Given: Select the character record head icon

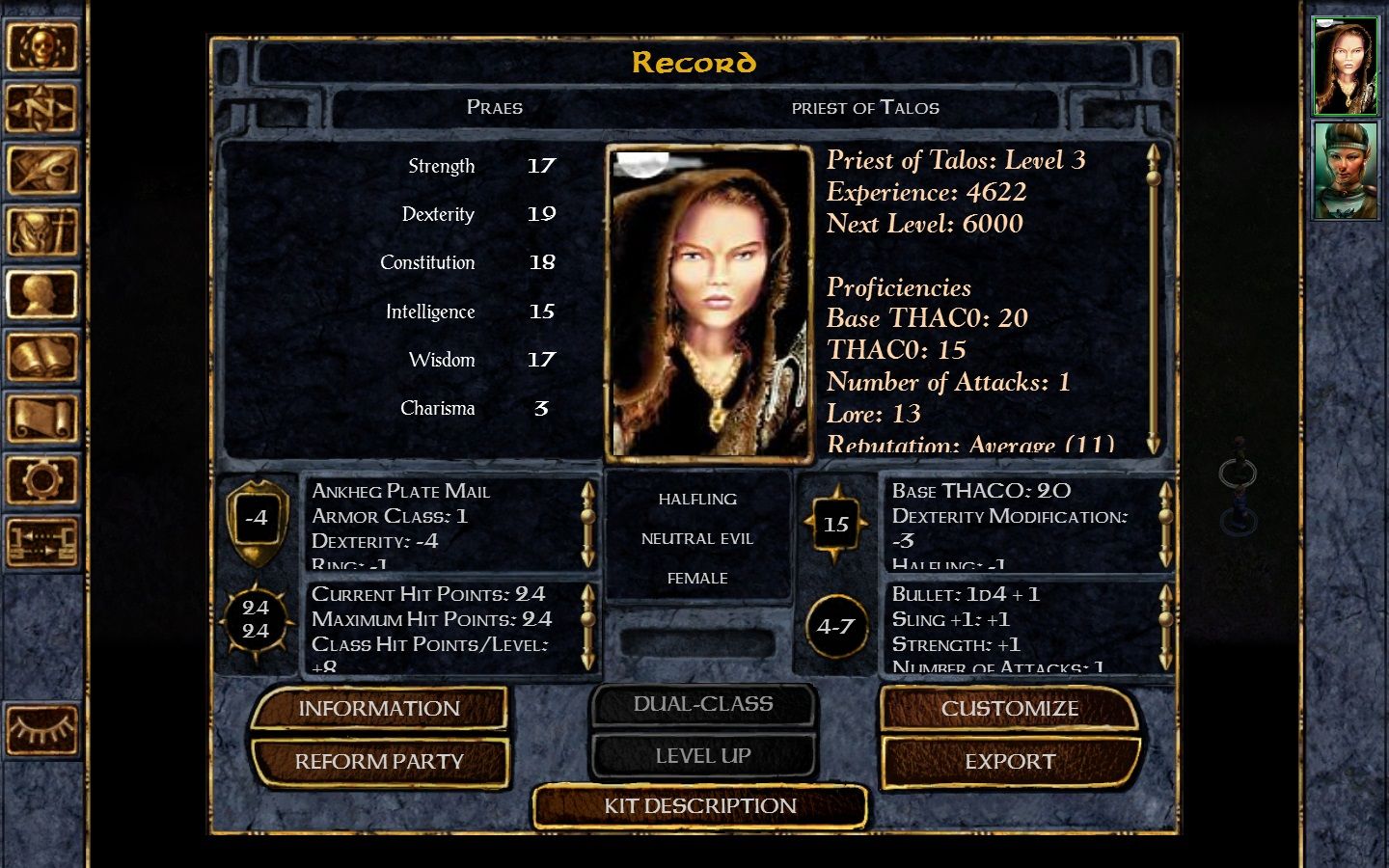Looking at the screenshot, I should [x=41, y=294].
